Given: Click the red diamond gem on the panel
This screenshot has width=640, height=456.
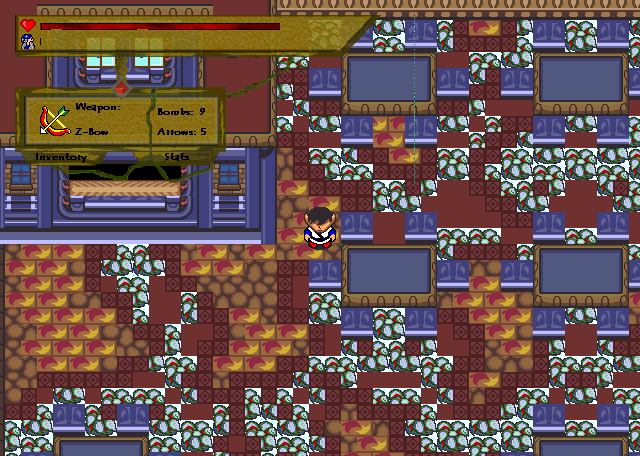Looking at the screenshot, I should pos(121,88).
